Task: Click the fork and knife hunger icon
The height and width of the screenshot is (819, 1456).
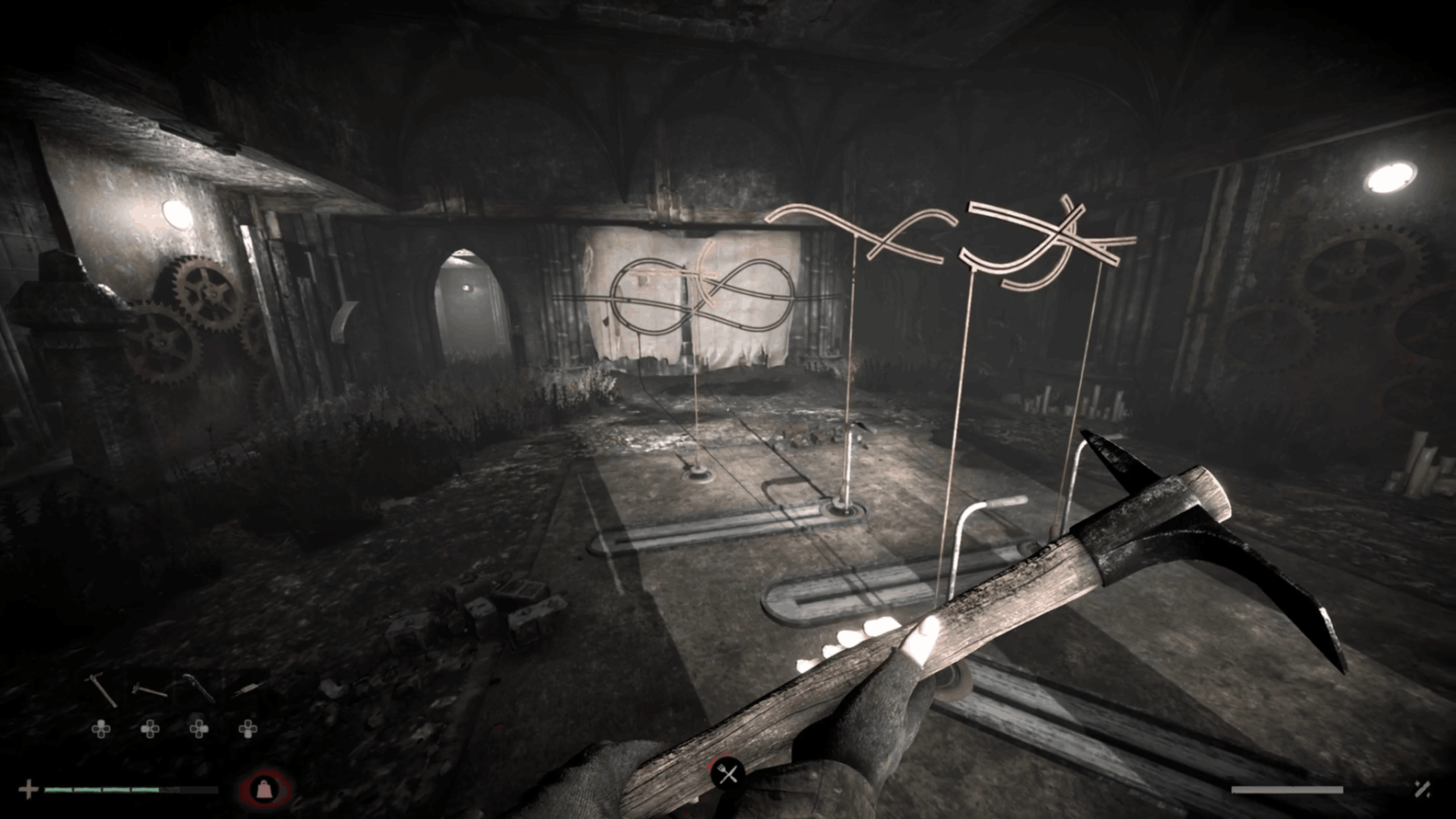Action: coord(728,774)
